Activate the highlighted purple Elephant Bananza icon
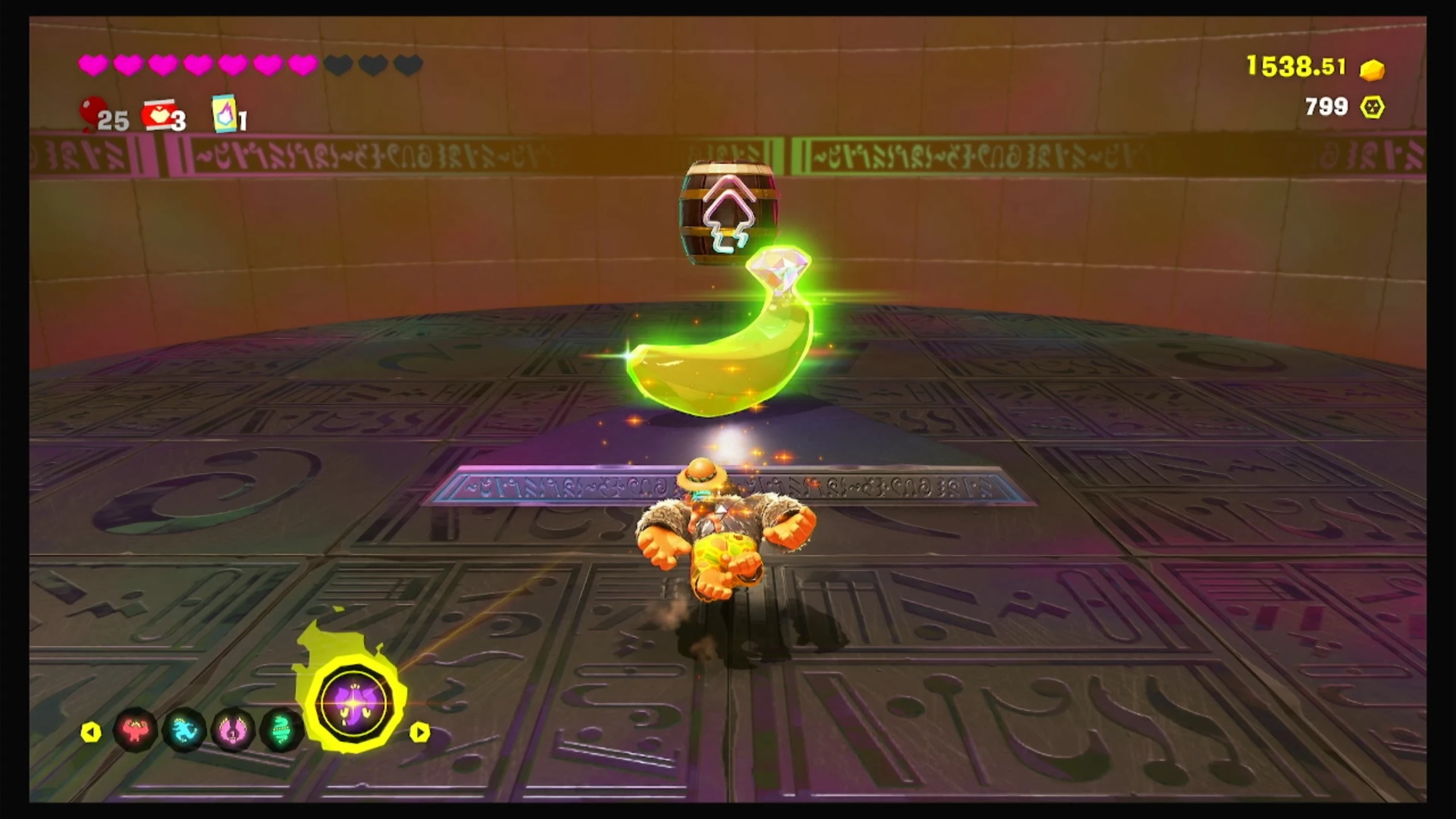Screen dimensions: 1456x819 (354, 705)
